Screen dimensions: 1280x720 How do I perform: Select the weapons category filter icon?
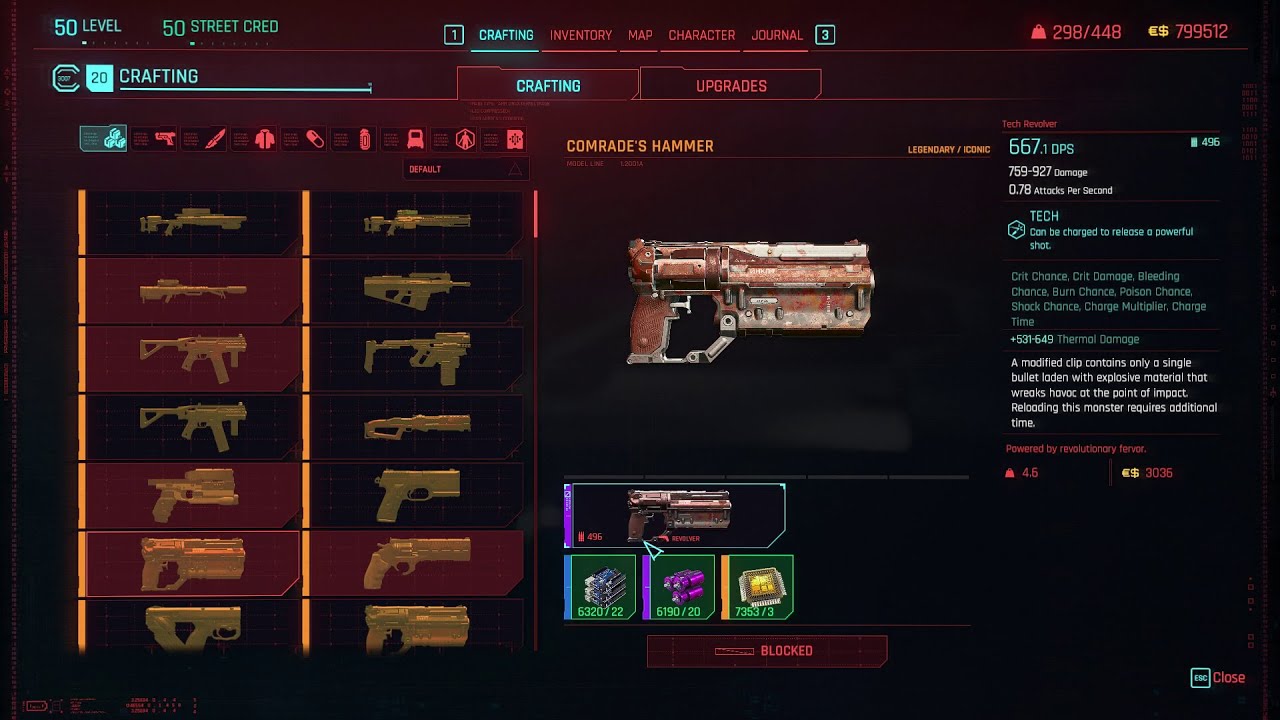click(x=162, y=139)
